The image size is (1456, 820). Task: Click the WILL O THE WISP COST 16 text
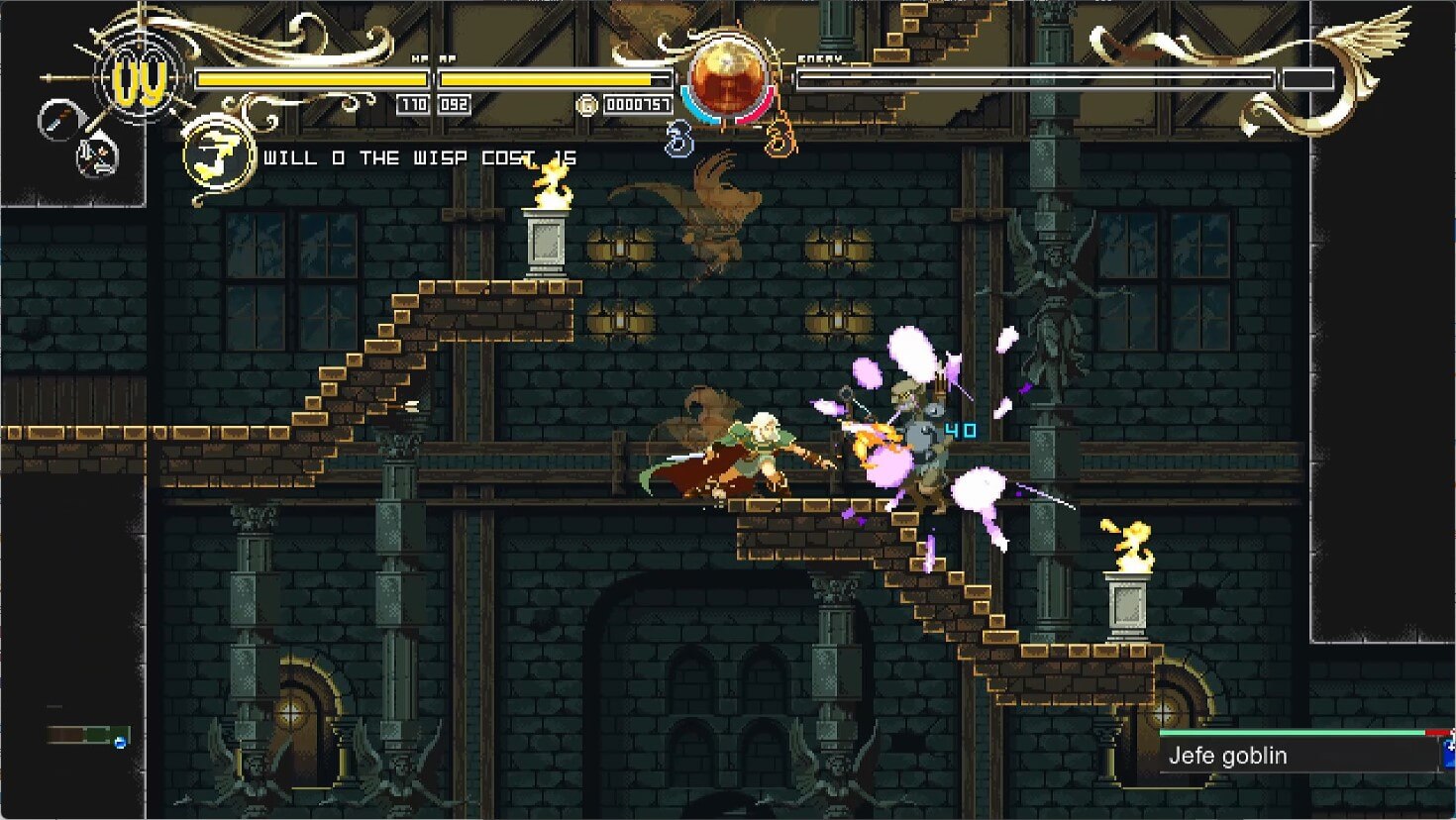pos(416,157)
